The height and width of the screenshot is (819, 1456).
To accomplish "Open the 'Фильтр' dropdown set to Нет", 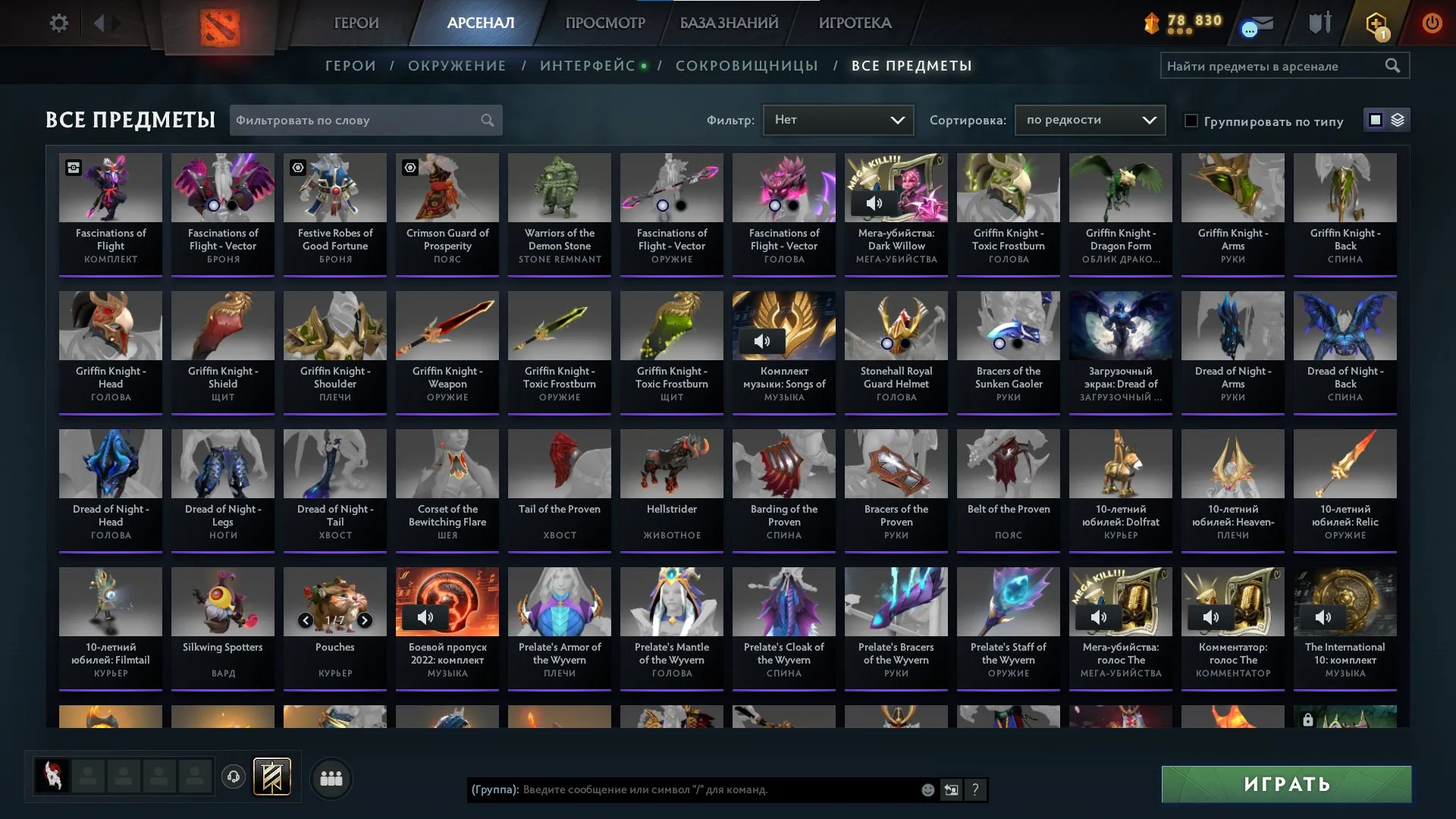I will coord(838,119).
